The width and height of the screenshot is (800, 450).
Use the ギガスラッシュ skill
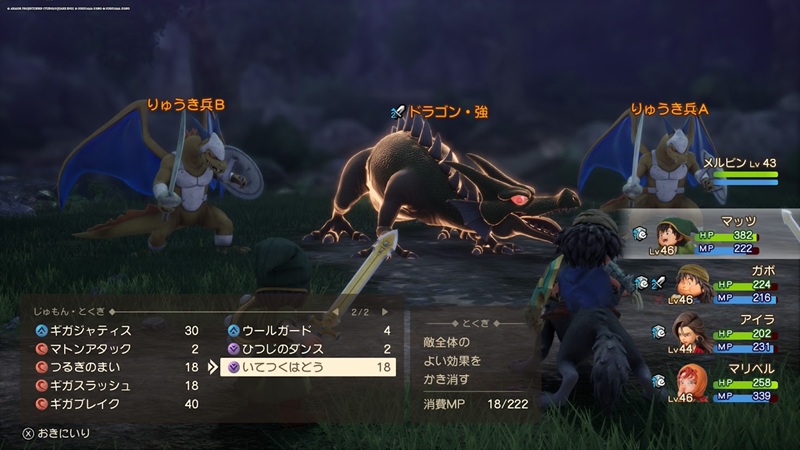tap(110, 385)
